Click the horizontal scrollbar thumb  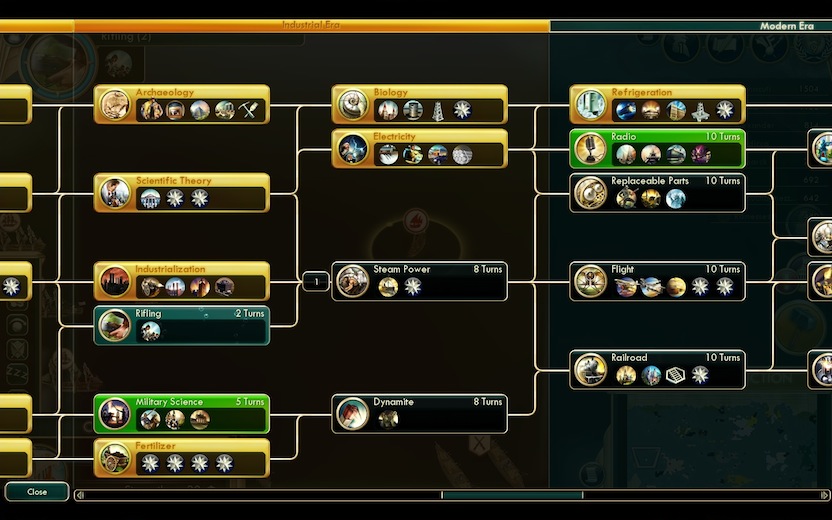[512, 494]
